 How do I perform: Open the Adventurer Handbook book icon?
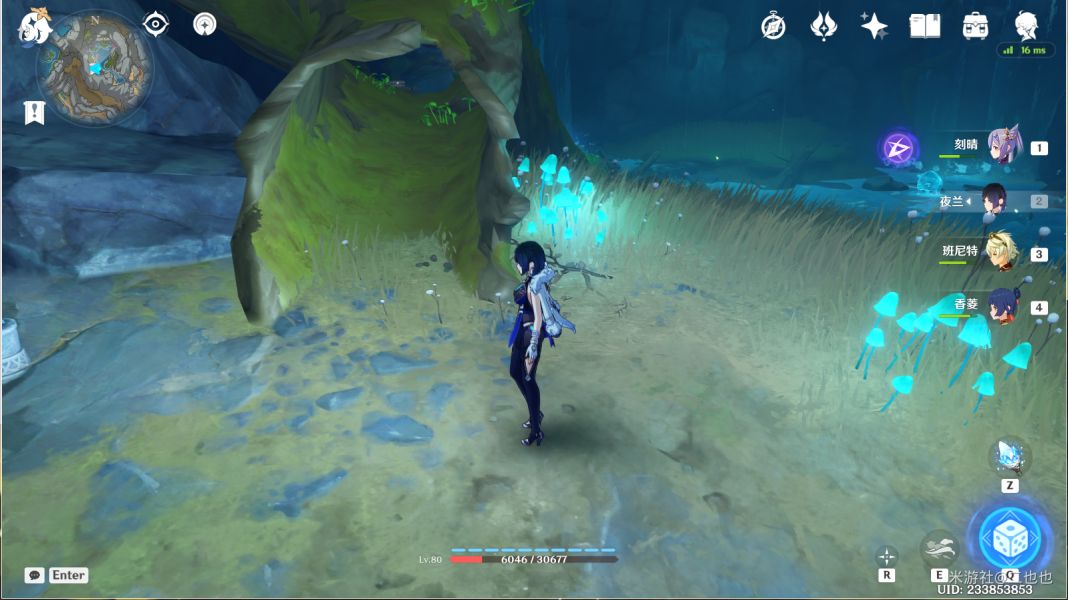(925, 26)
